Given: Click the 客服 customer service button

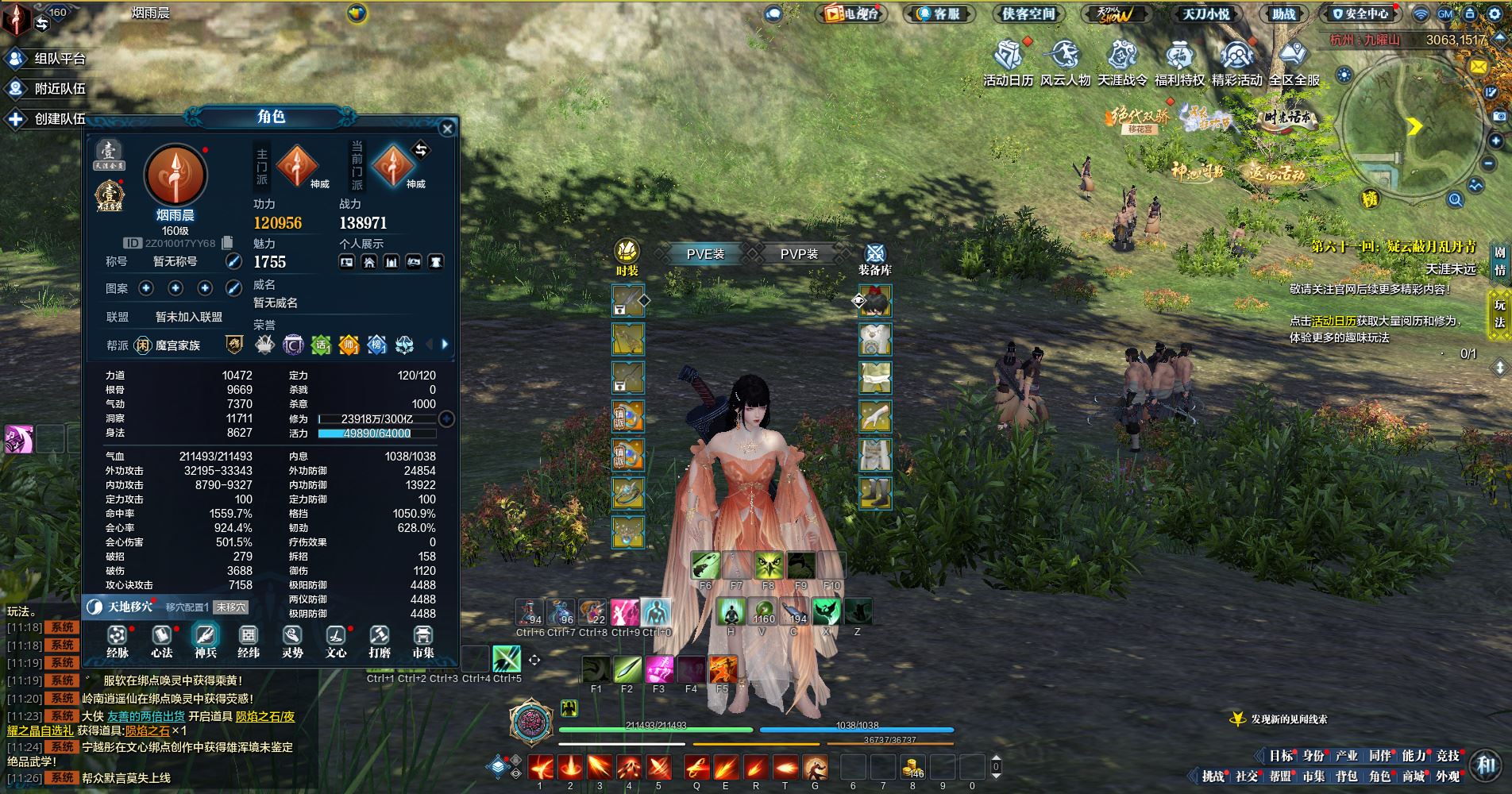Looking at the screenshot, I should pyautogui.click(x=939, y=13).
